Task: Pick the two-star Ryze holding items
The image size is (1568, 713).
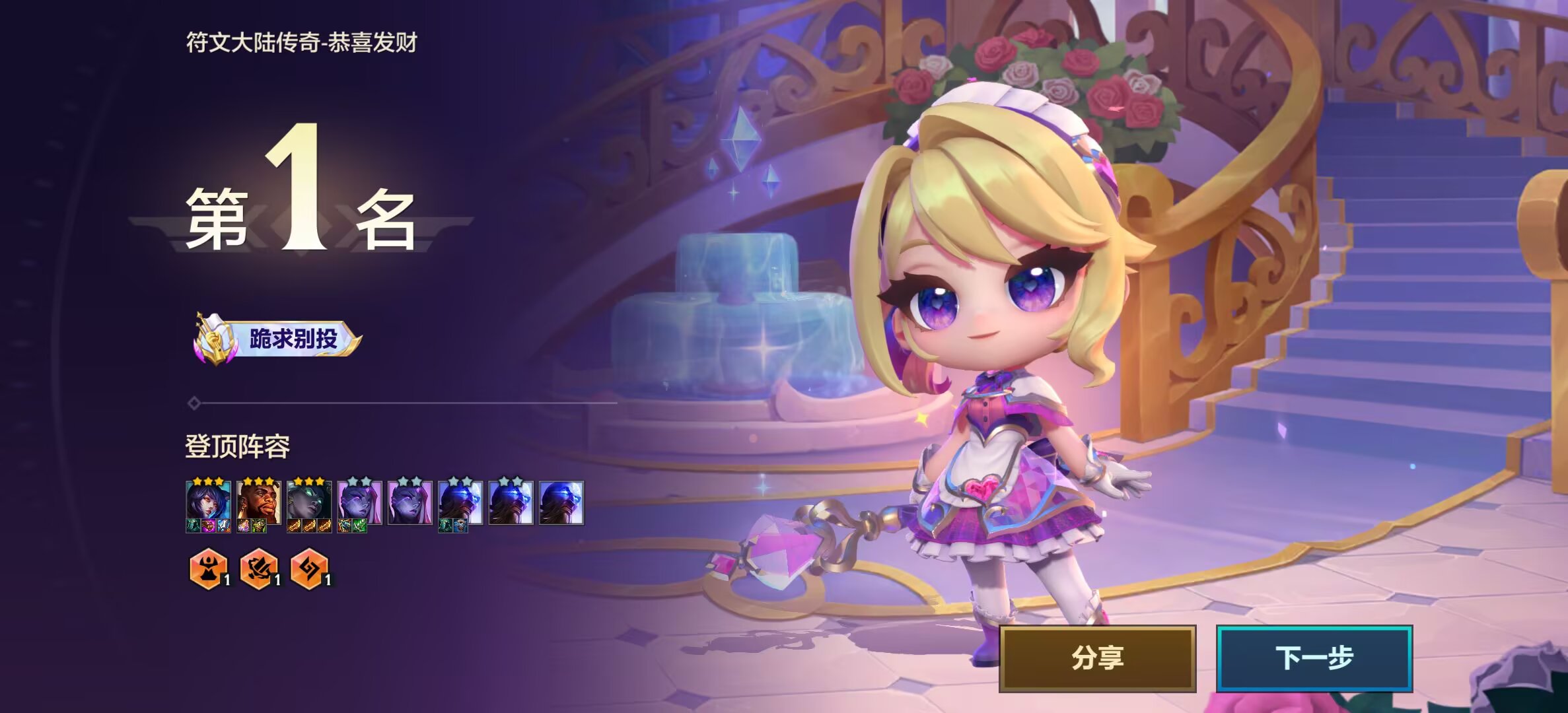Action: 460,503
